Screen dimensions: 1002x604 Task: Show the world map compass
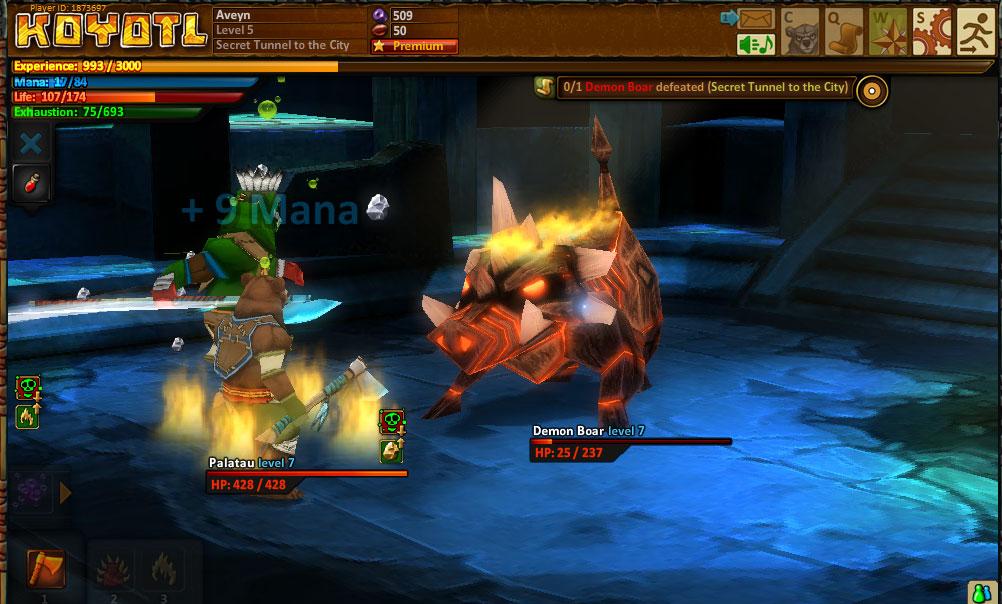point(888,32)
